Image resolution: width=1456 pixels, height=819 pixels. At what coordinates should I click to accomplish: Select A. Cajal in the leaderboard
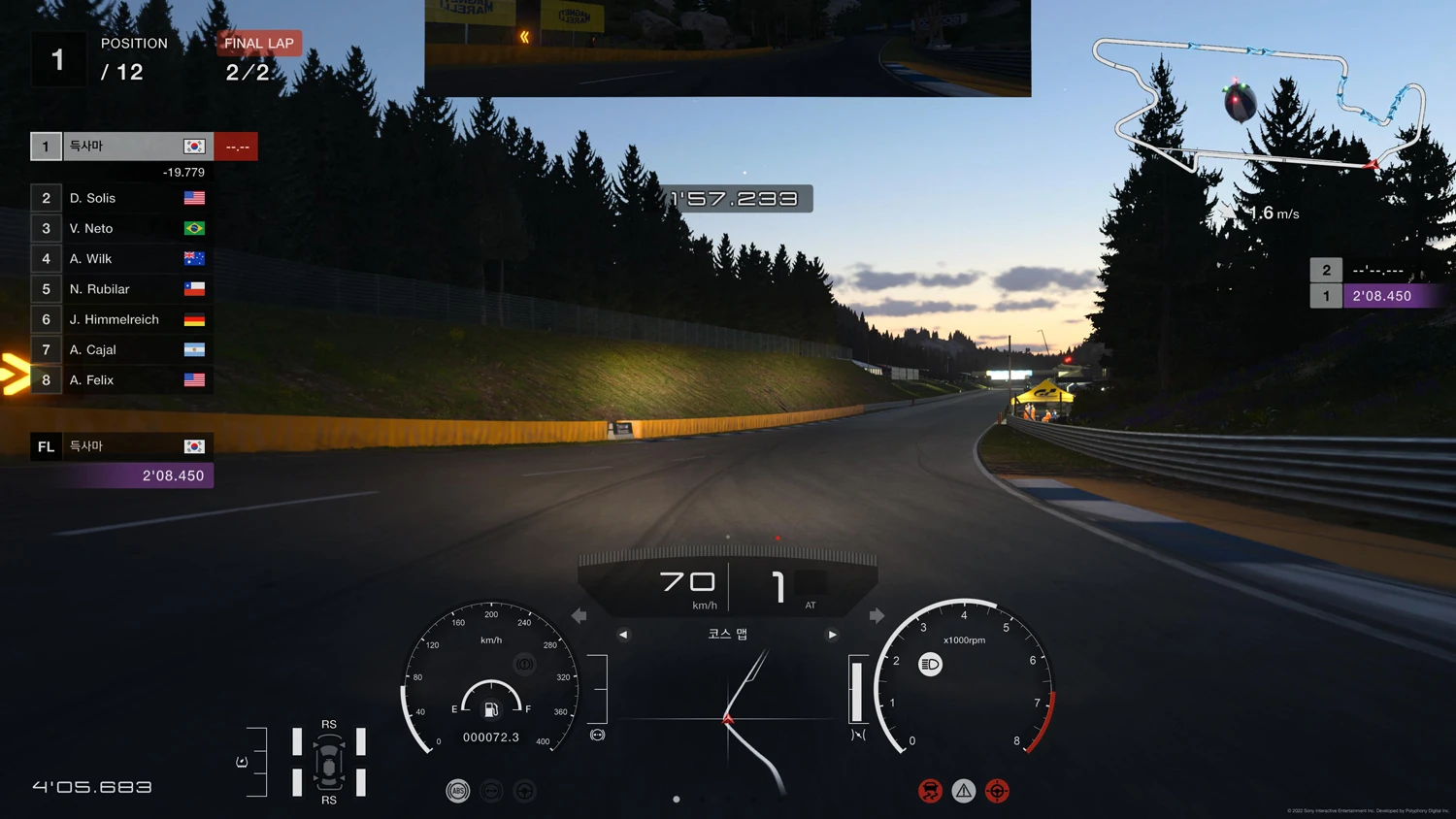pyautogui.click(x=121, y=349)
